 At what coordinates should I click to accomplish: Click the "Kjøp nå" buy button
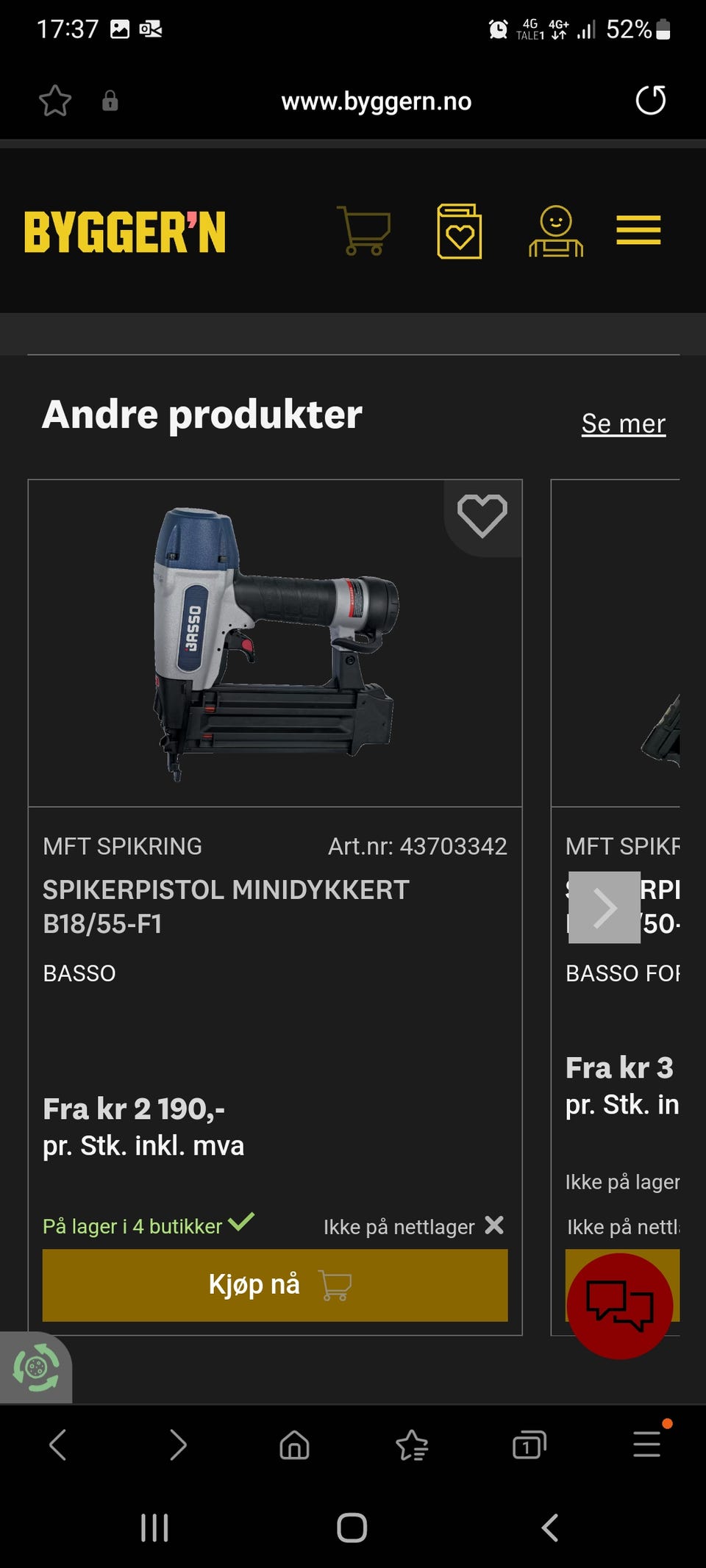point(275,1285)
